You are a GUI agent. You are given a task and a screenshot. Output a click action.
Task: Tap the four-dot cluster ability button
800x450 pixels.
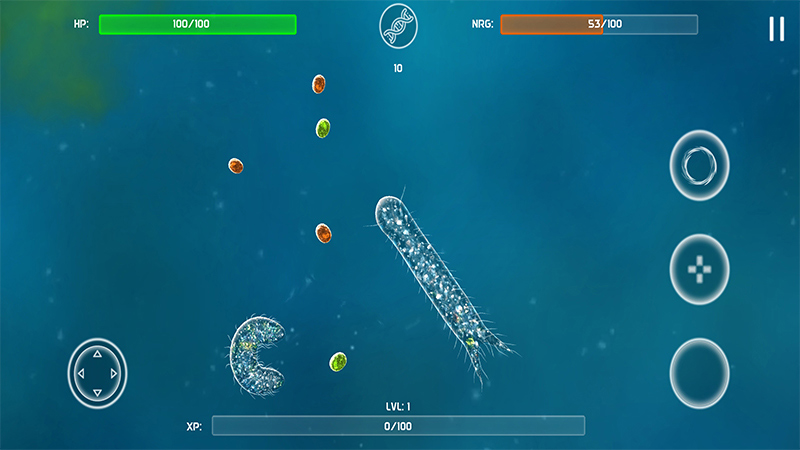tap(699, 269)
